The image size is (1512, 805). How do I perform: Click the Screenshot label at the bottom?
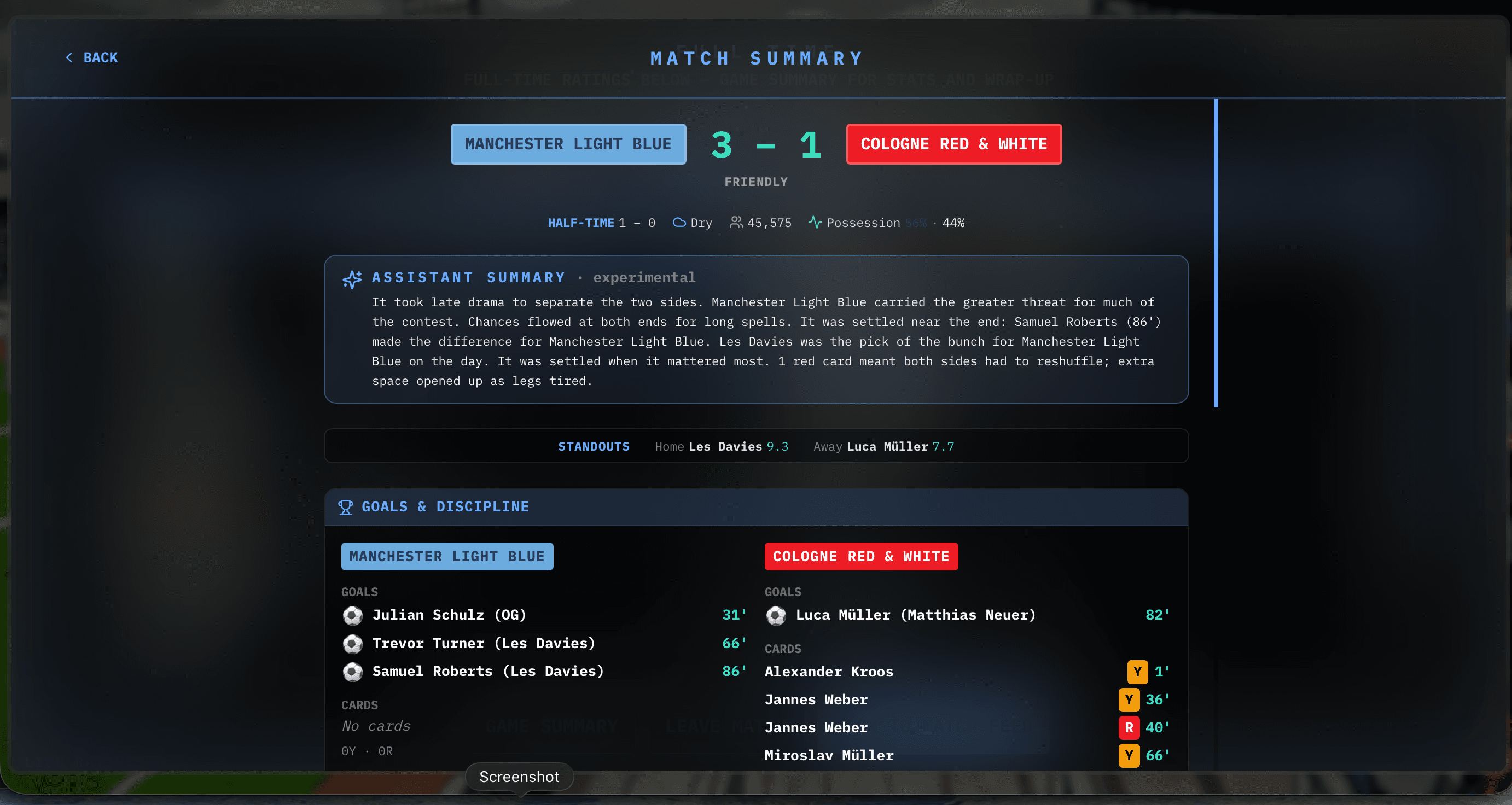coord(520,776)
